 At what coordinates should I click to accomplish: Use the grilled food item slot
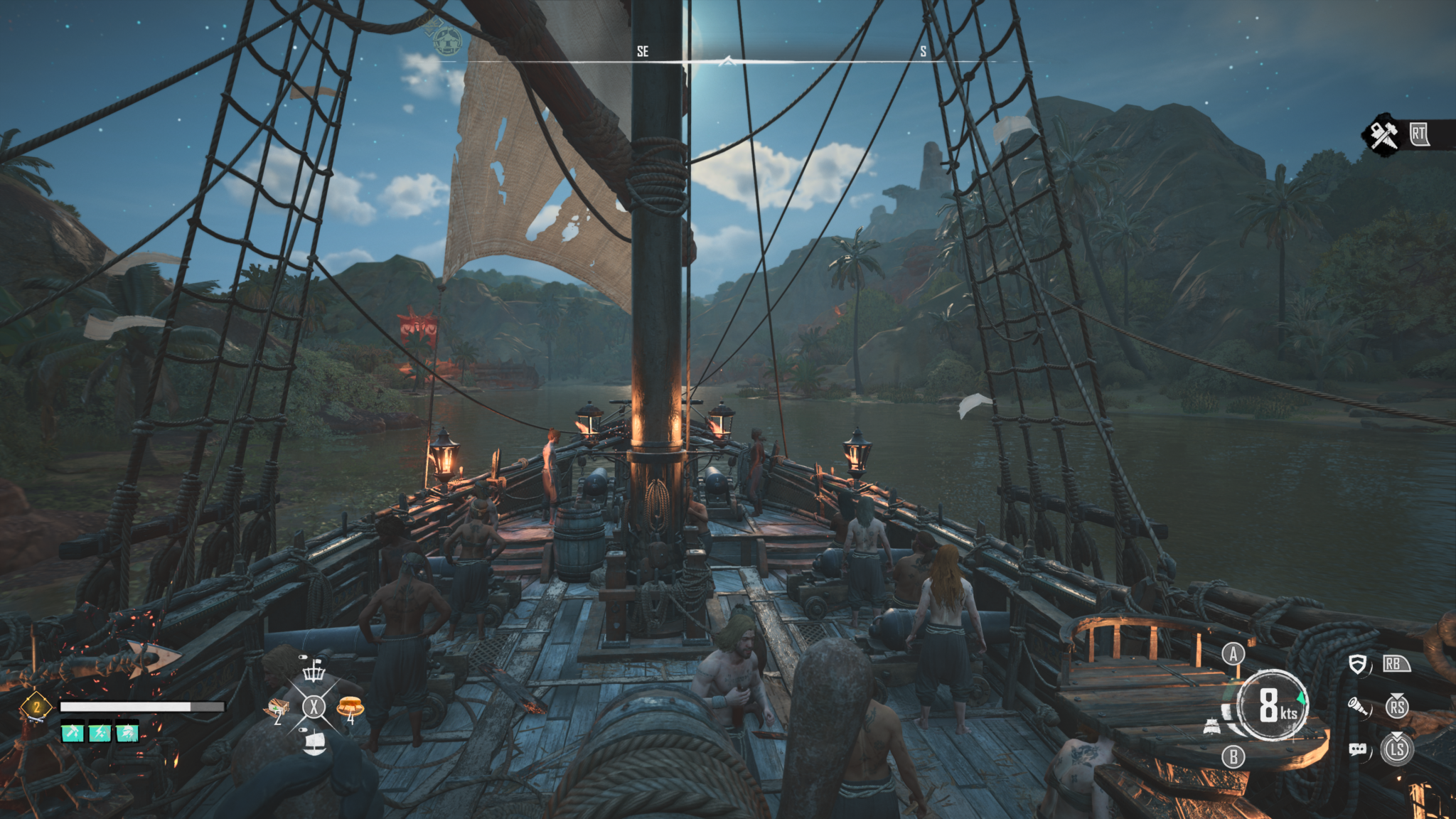(x=350, y=707)
